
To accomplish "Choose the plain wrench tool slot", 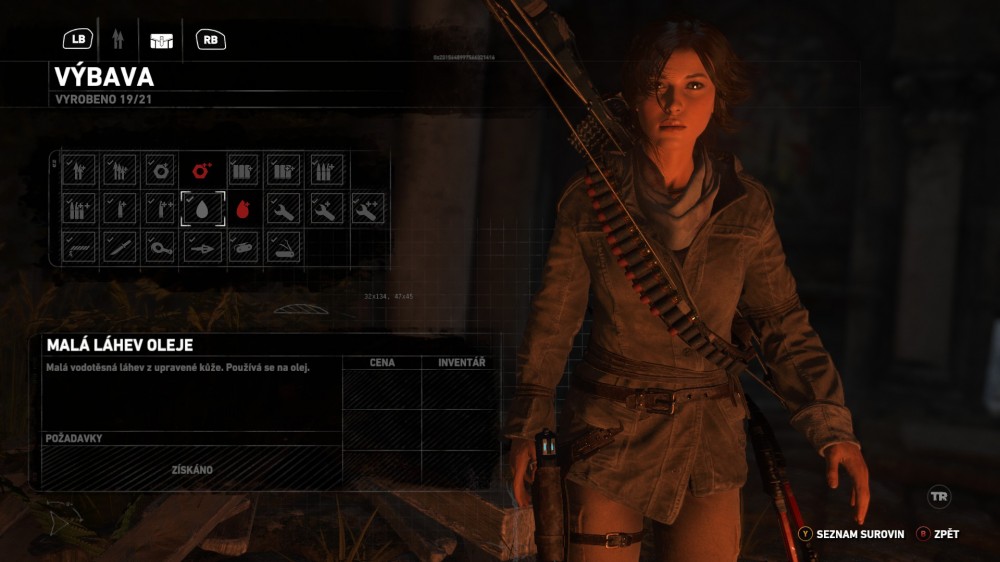I will pyautogui.click(x=285, y=208).
